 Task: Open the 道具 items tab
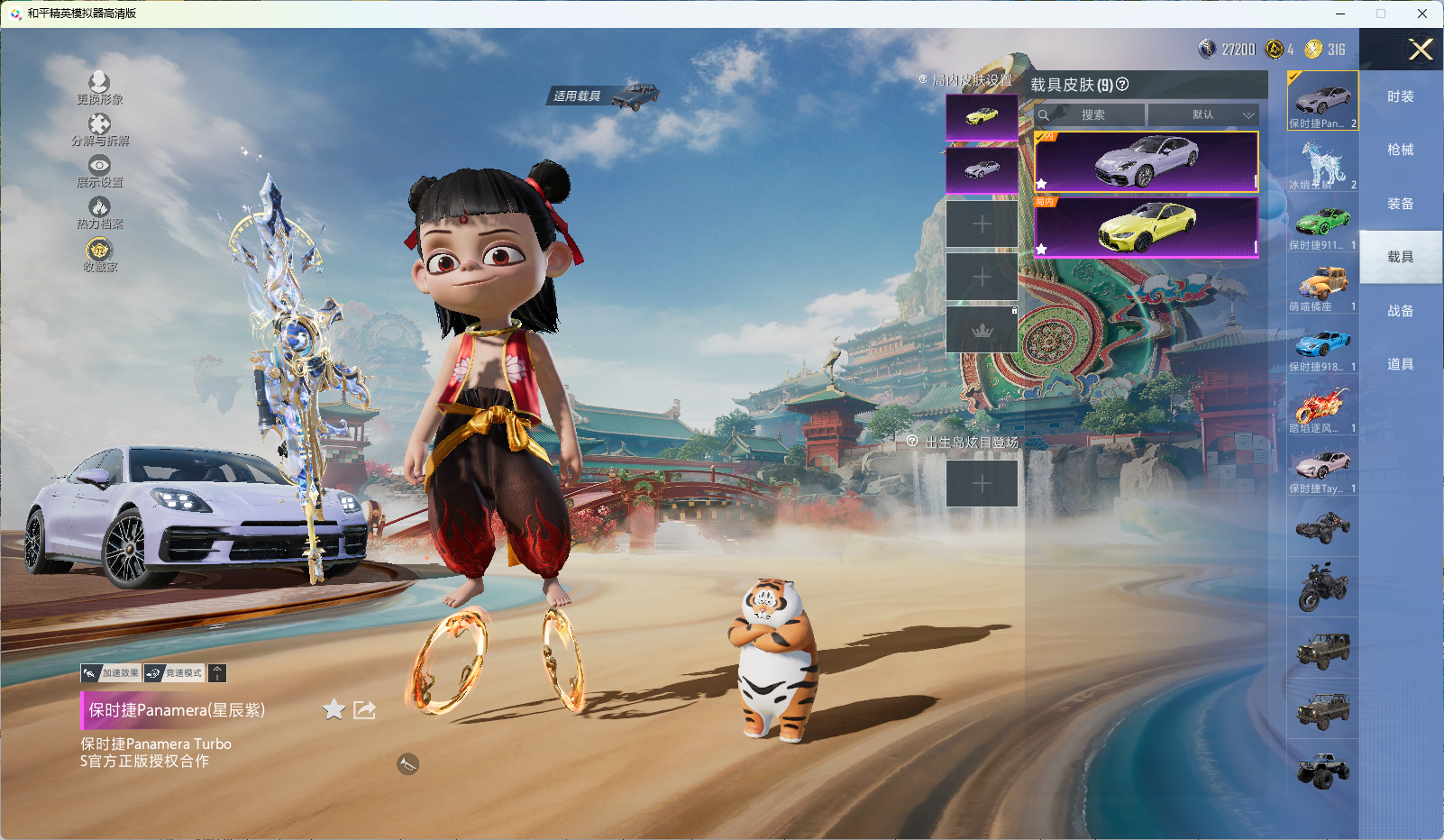1400,364
